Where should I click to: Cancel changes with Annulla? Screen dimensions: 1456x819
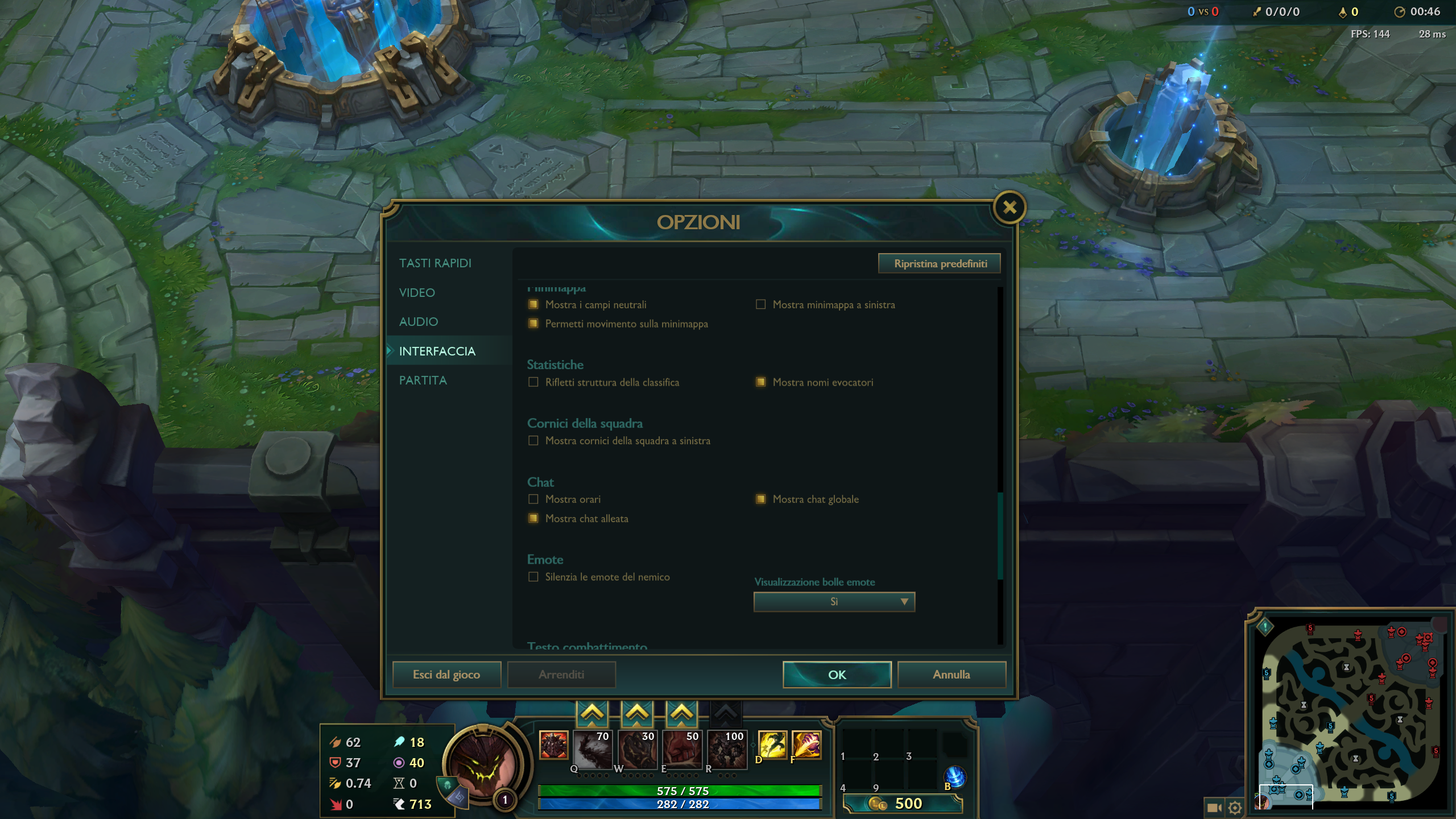951,675
